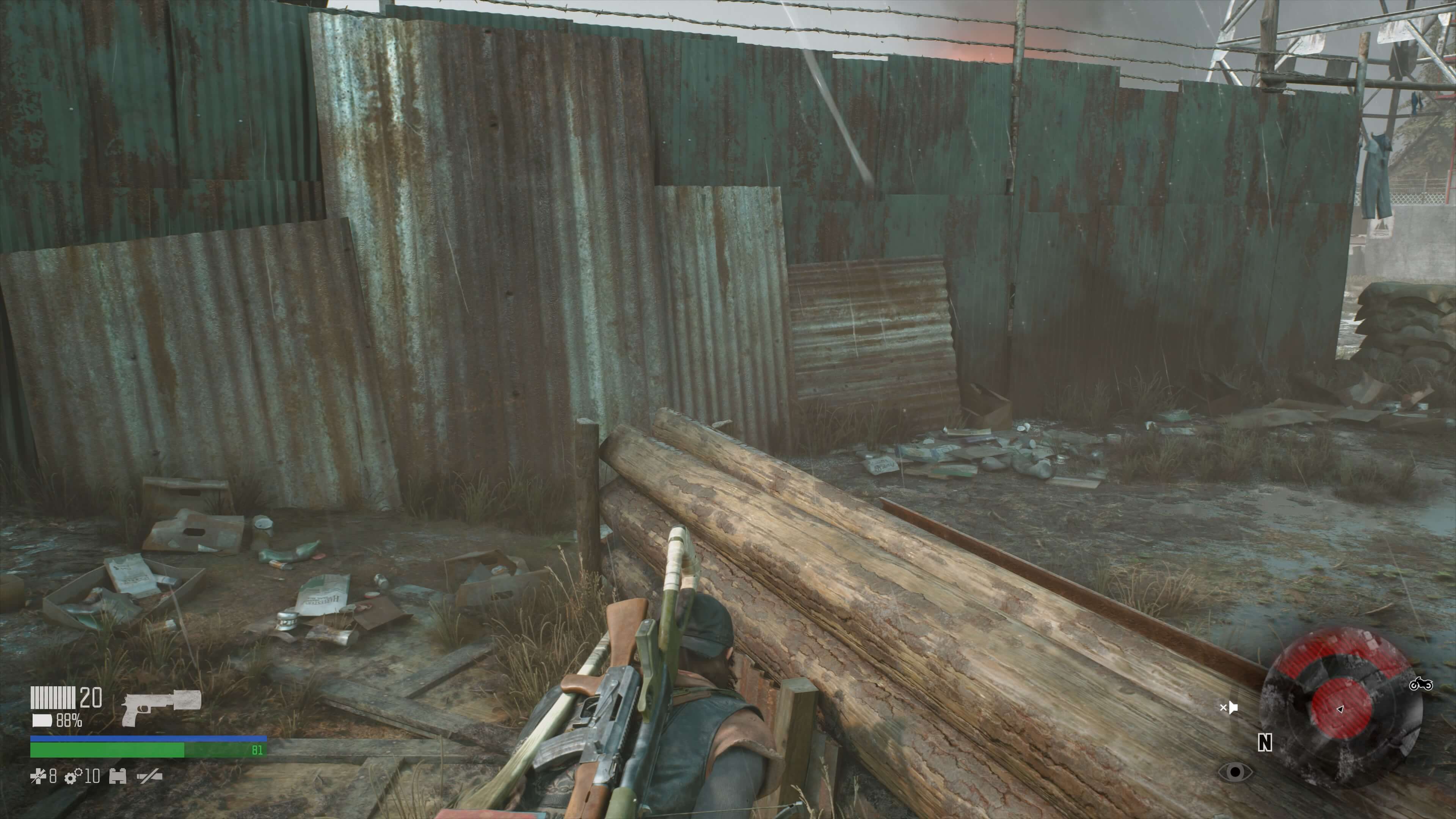The image size is (1456, 819).
Task: Open the circular minimap
Action: (1341, 708)
